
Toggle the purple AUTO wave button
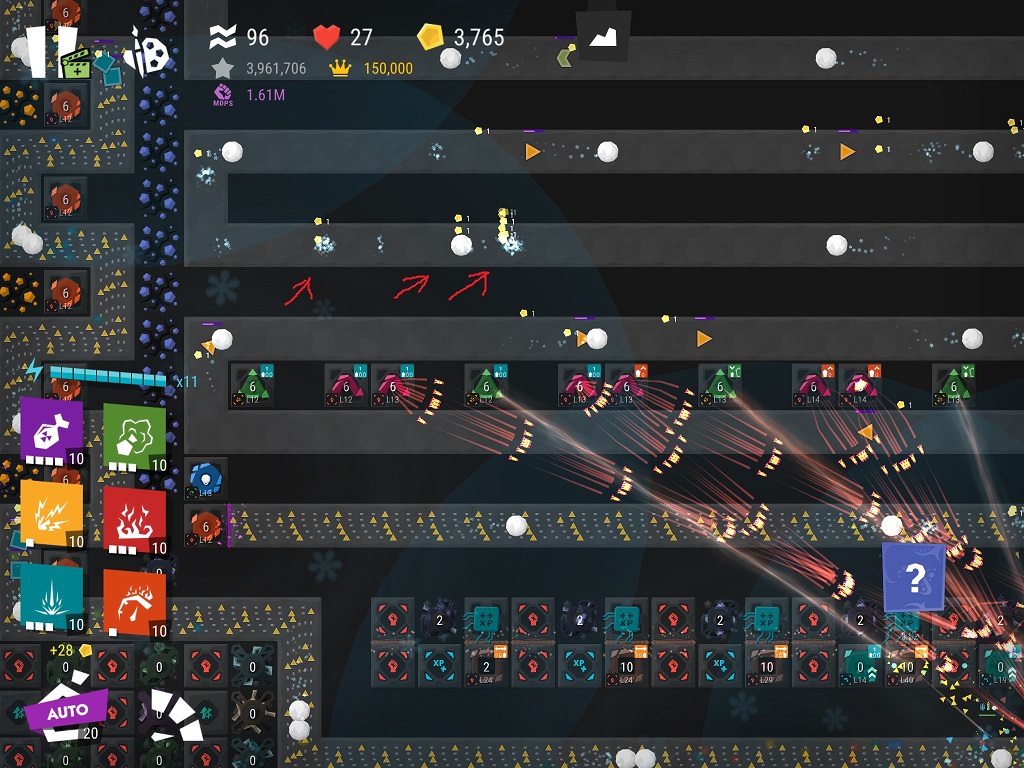pyautogui.click(x=66, y=712)
